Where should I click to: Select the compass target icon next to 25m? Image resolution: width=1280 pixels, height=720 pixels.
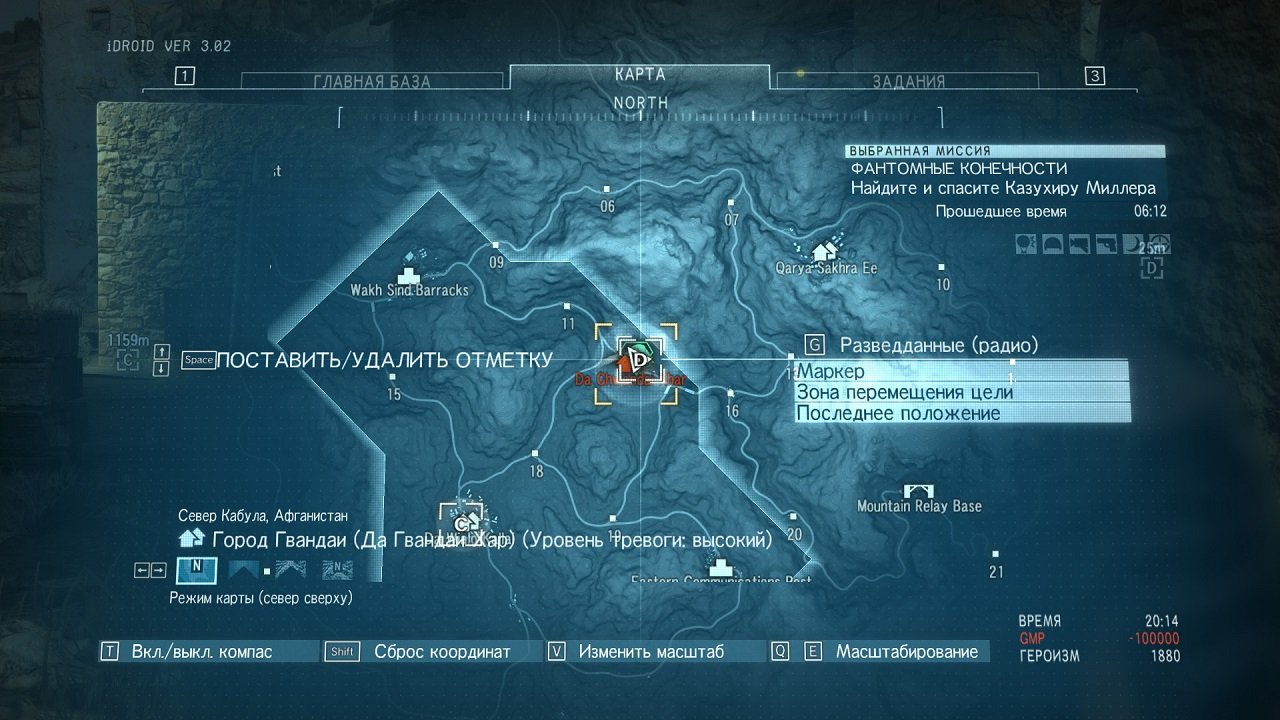[x=1160, y=244]
